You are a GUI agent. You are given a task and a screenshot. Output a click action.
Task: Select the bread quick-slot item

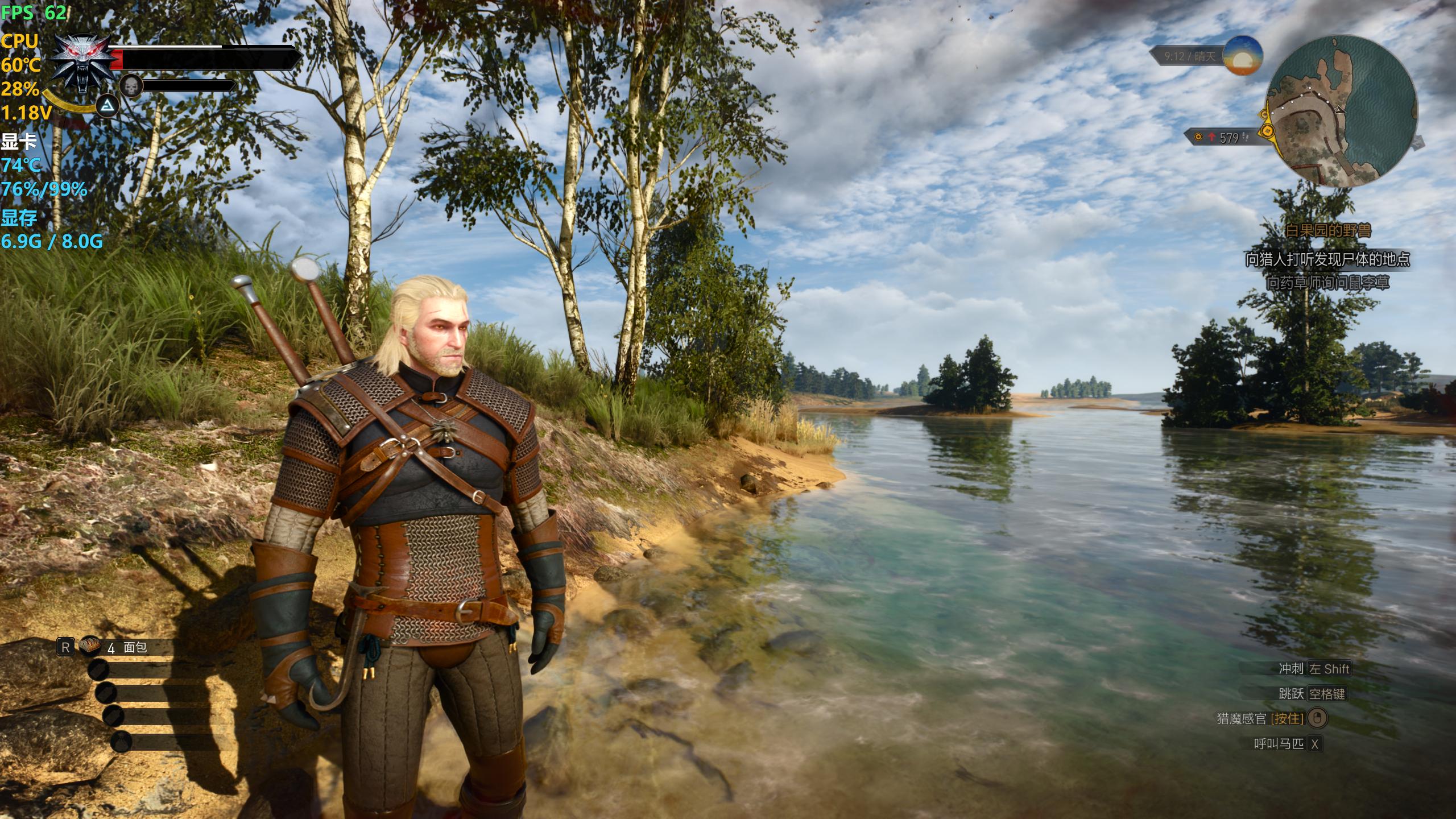click(90, 646)
